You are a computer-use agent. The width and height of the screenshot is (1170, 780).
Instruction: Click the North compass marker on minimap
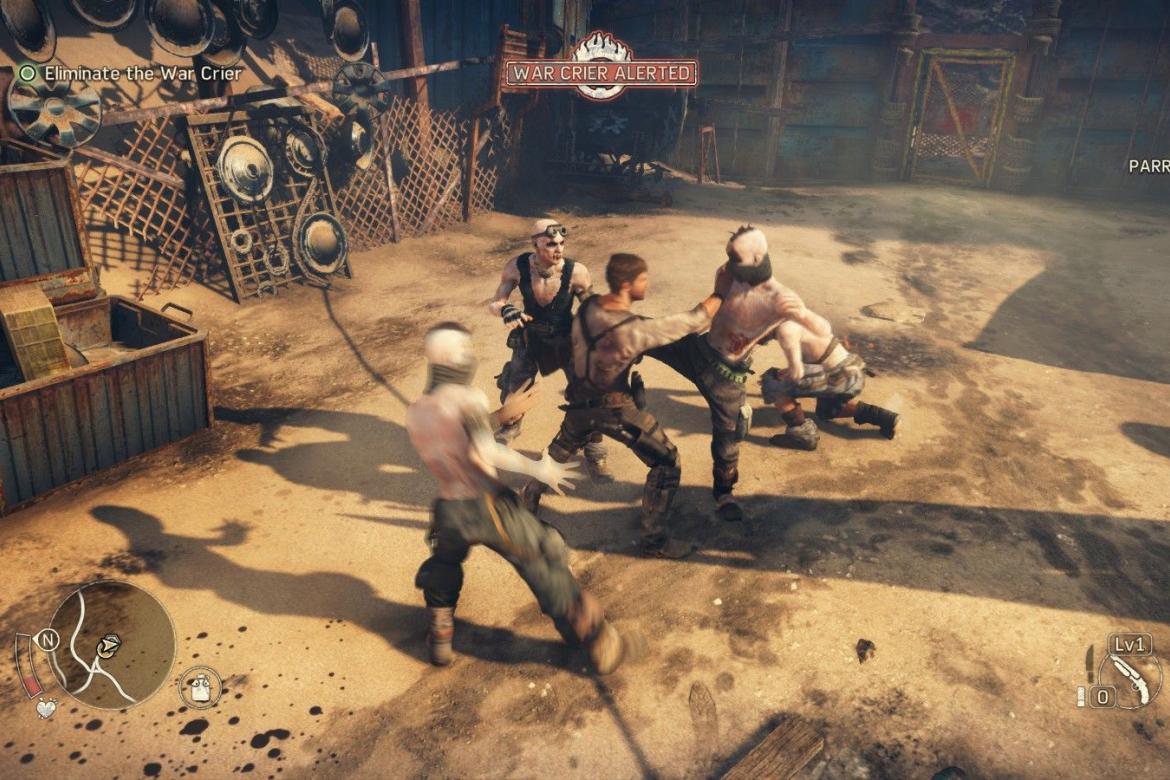tap(49, 640)
